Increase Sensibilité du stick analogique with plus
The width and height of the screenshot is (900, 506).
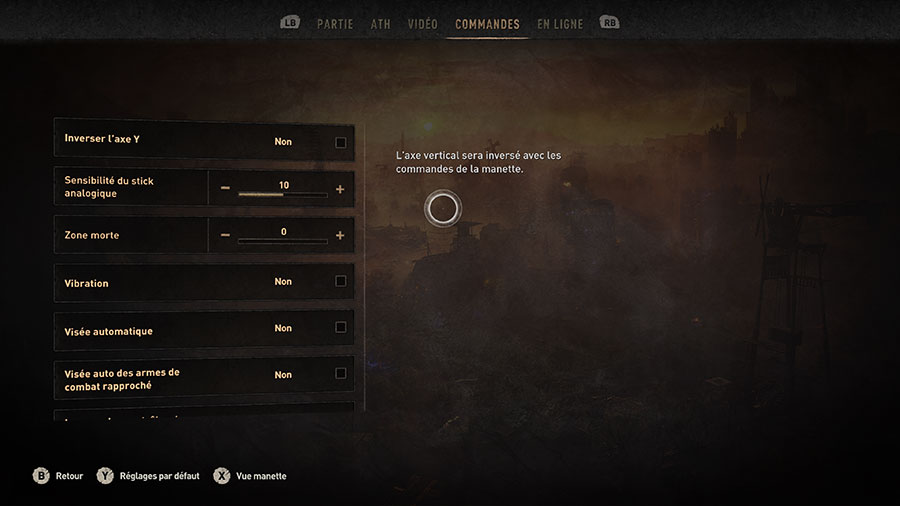pyautogui.click(x=340, y=189)
